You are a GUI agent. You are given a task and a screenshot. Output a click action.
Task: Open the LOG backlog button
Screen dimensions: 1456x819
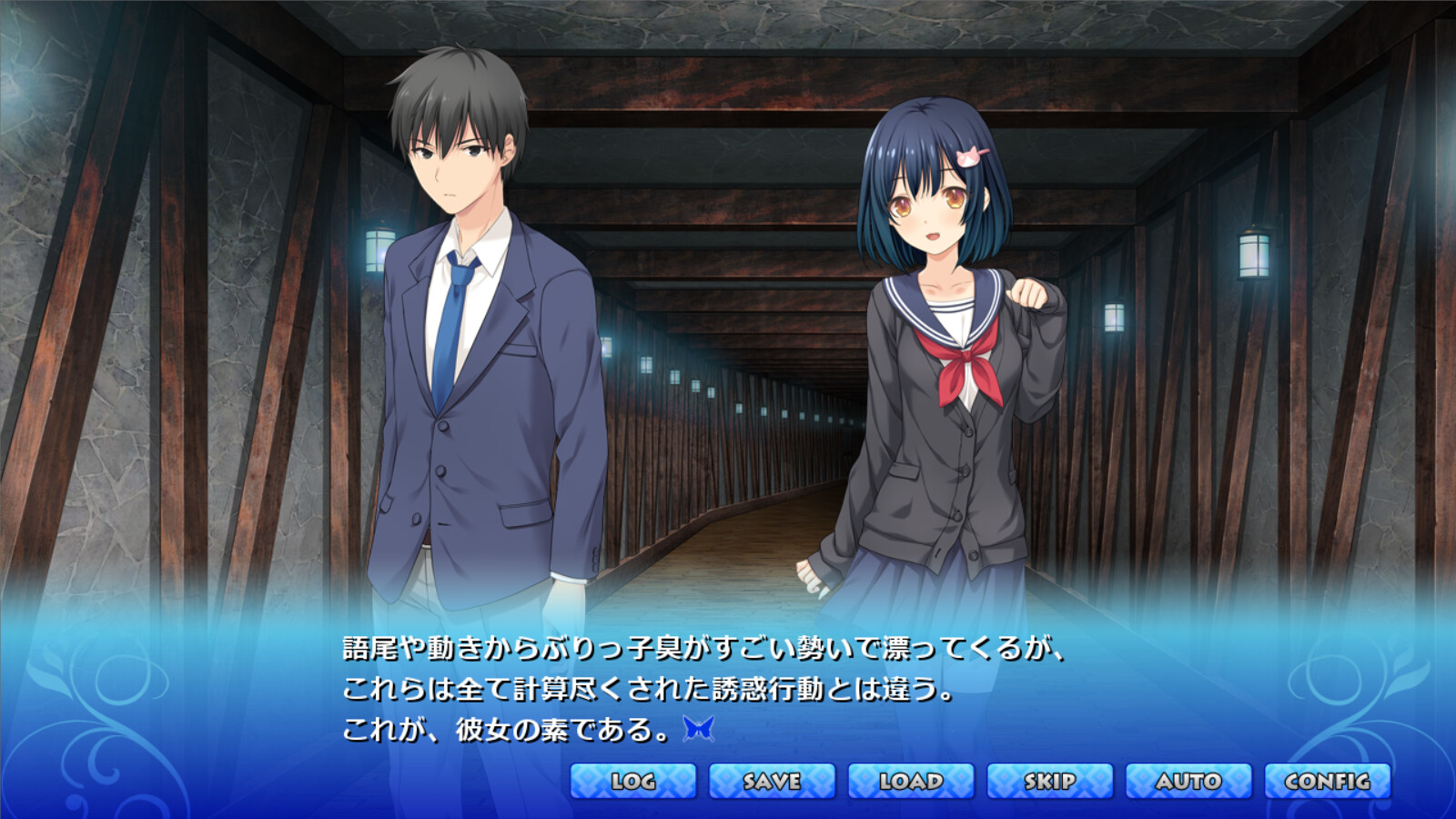(633, 781)
